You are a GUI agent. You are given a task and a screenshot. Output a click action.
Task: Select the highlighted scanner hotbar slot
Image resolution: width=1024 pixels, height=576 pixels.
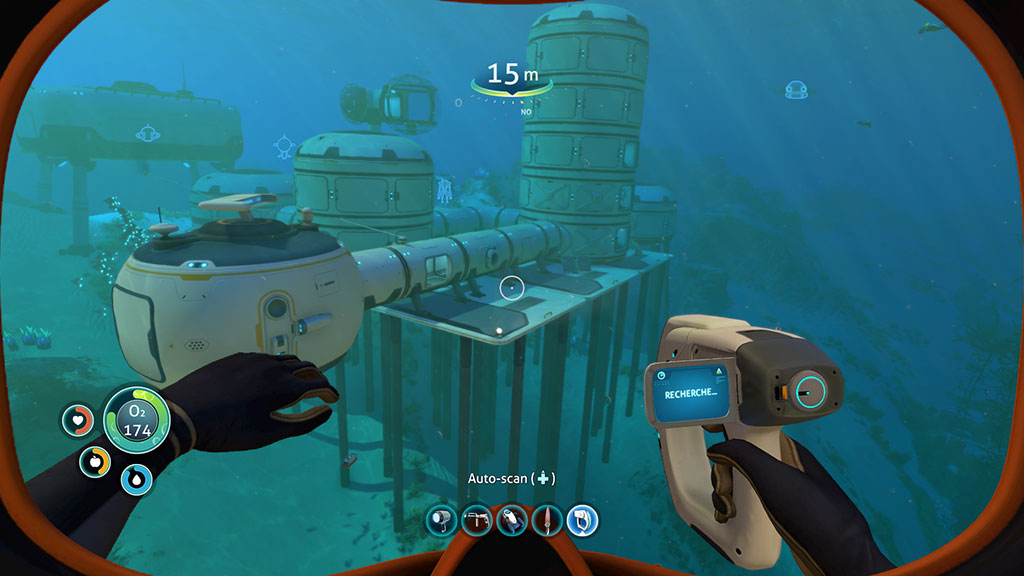pyautogui.click(x=581, y=519)
